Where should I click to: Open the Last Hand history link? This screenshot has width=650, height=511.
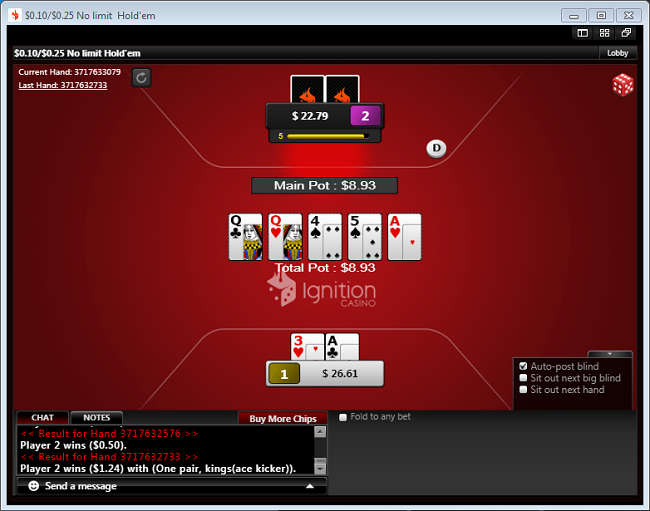[62, 85]
